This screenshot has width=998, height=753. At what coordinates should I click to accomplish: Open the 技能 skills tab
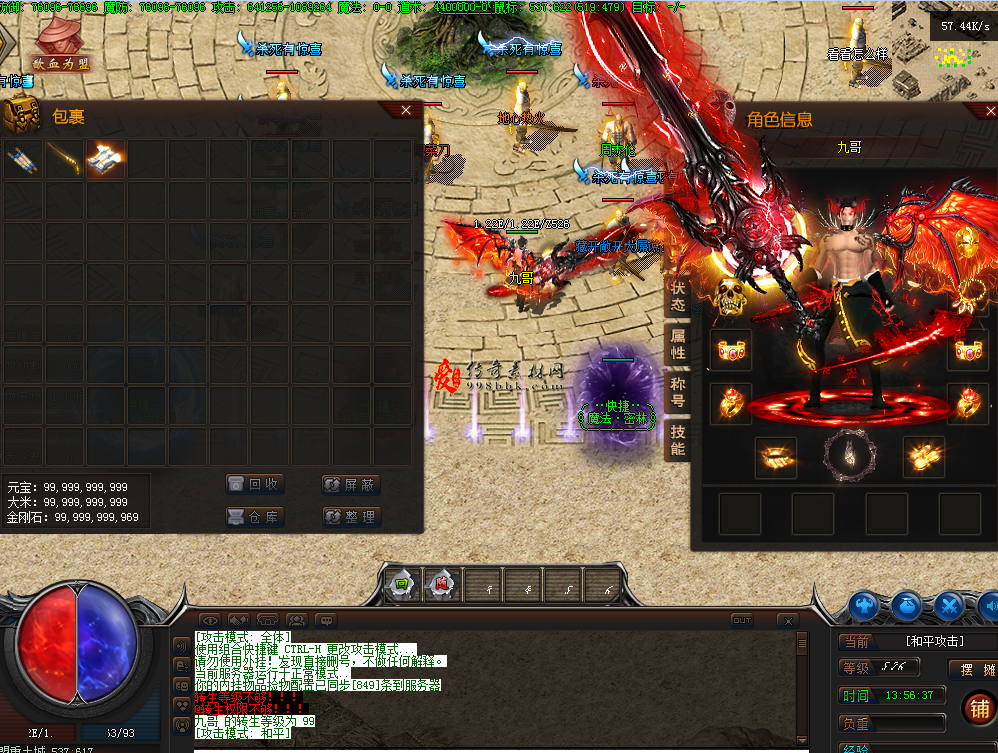click(x=678, y=440)
